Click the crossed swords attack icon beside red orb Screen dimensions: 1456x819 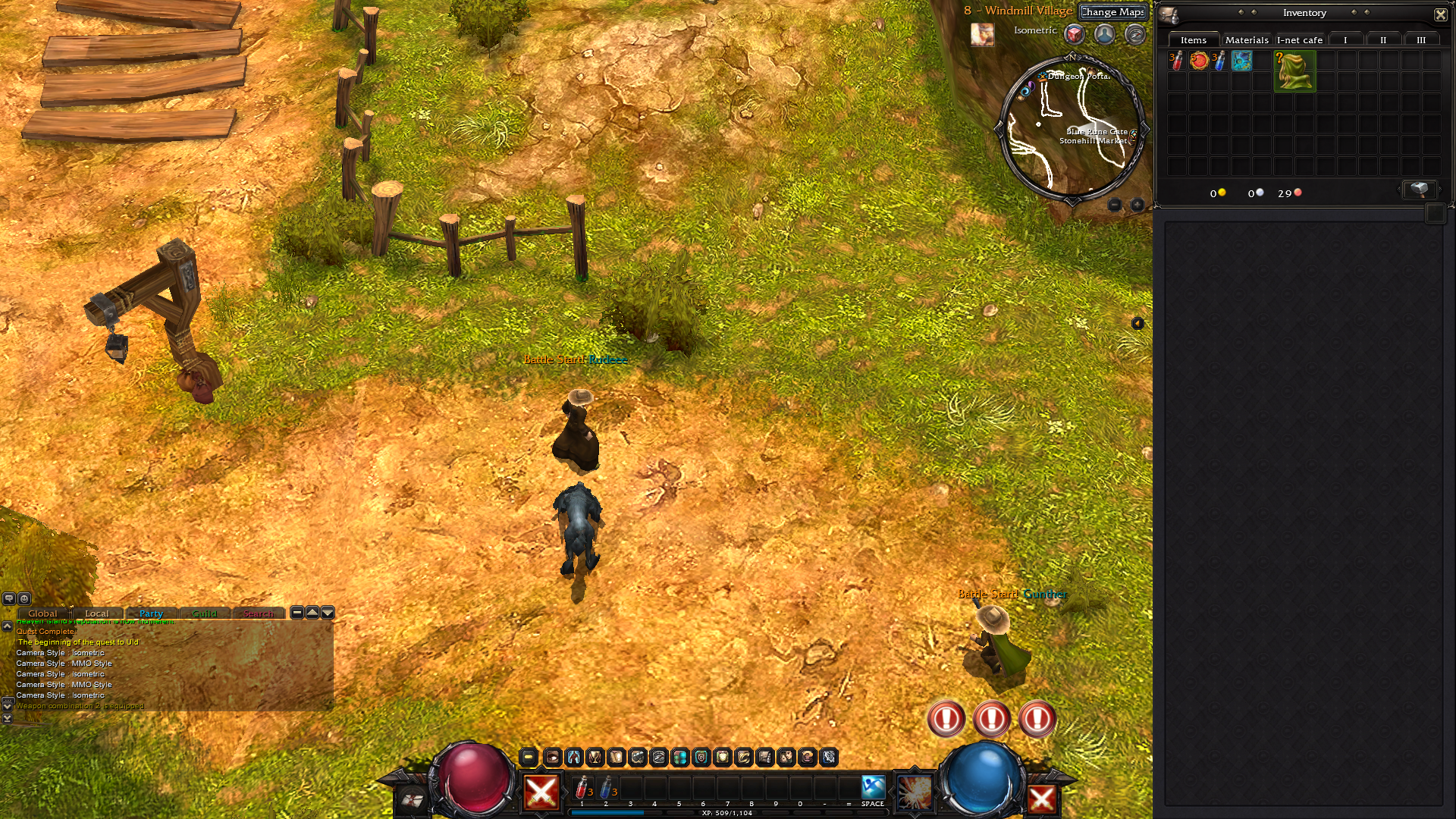541,793
